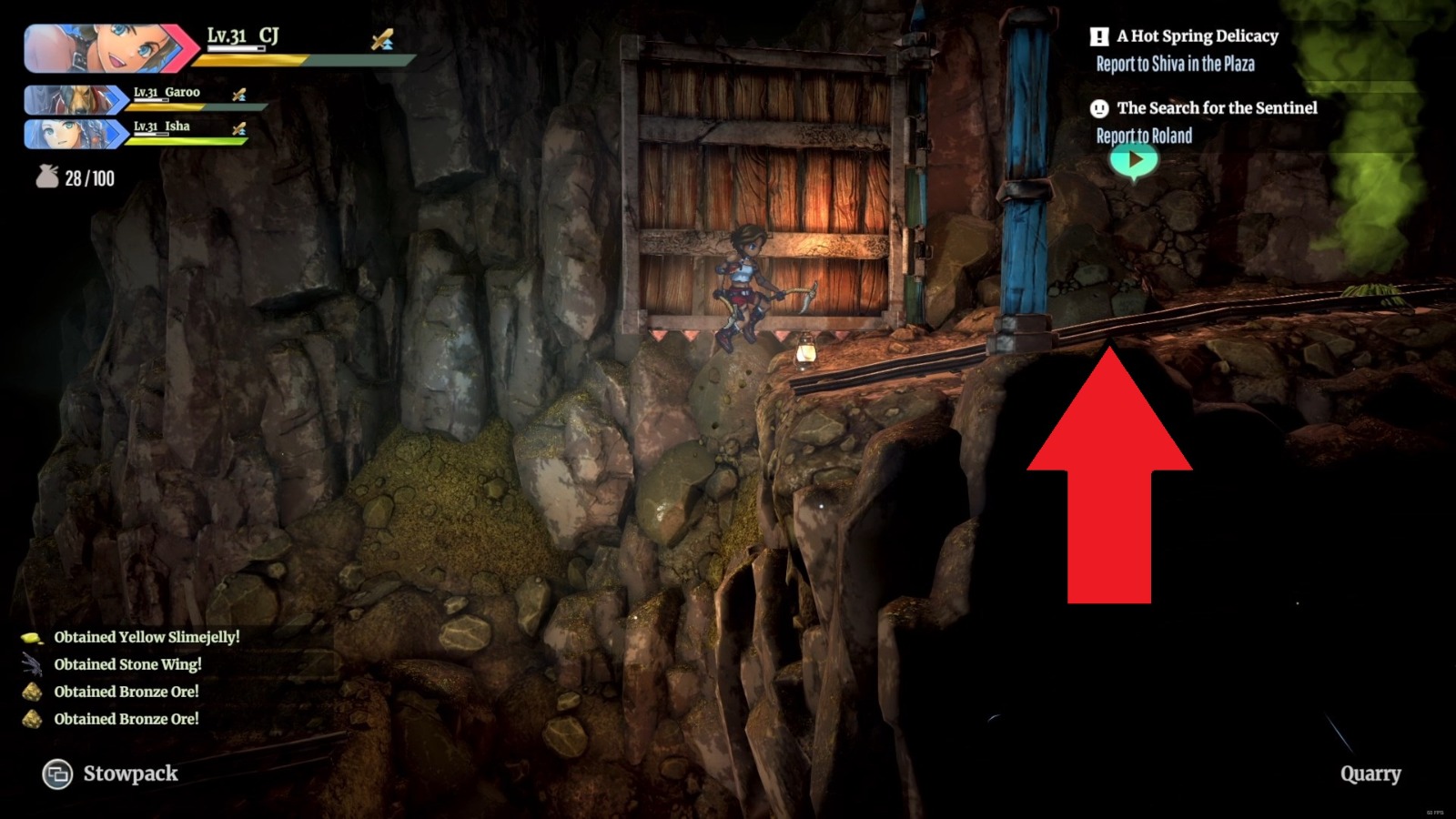Viewport: 1456px width, 819px height.
Task: Open the Stowpack
Action: [129, 774]
